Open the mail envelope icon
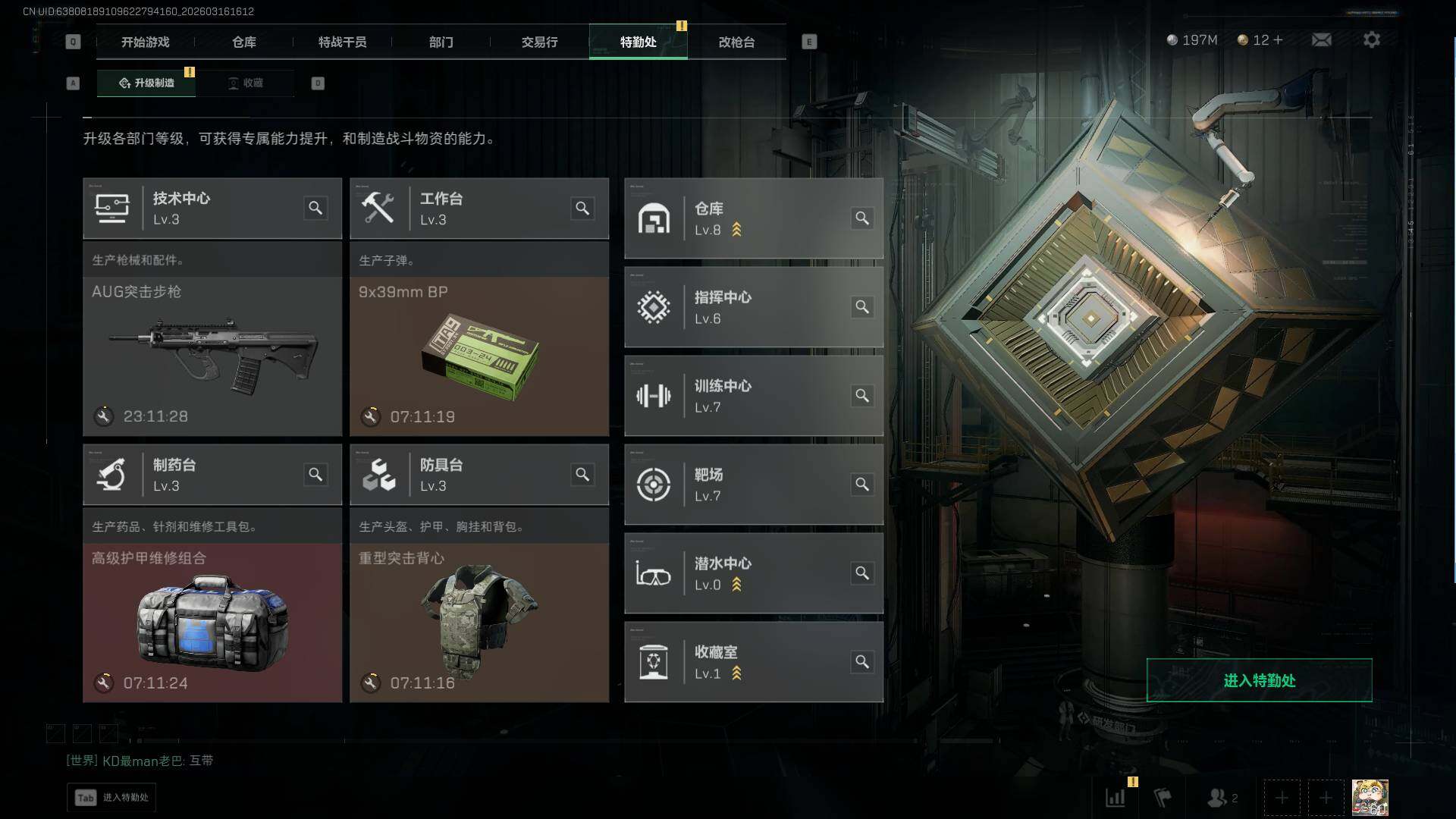 [1321, 39]
